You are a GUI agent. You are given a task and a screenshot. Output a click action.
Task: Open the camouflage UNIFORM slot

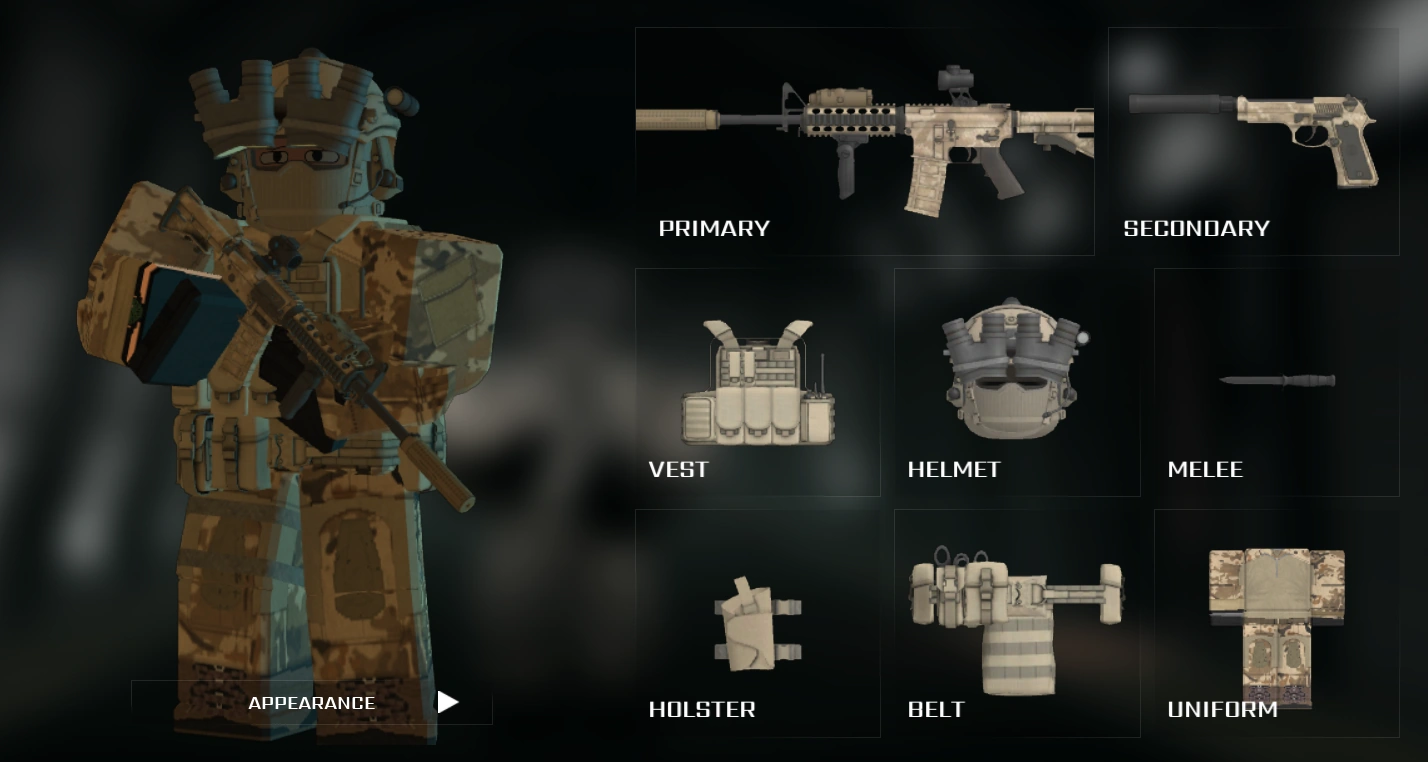[x=1275, y=615]
